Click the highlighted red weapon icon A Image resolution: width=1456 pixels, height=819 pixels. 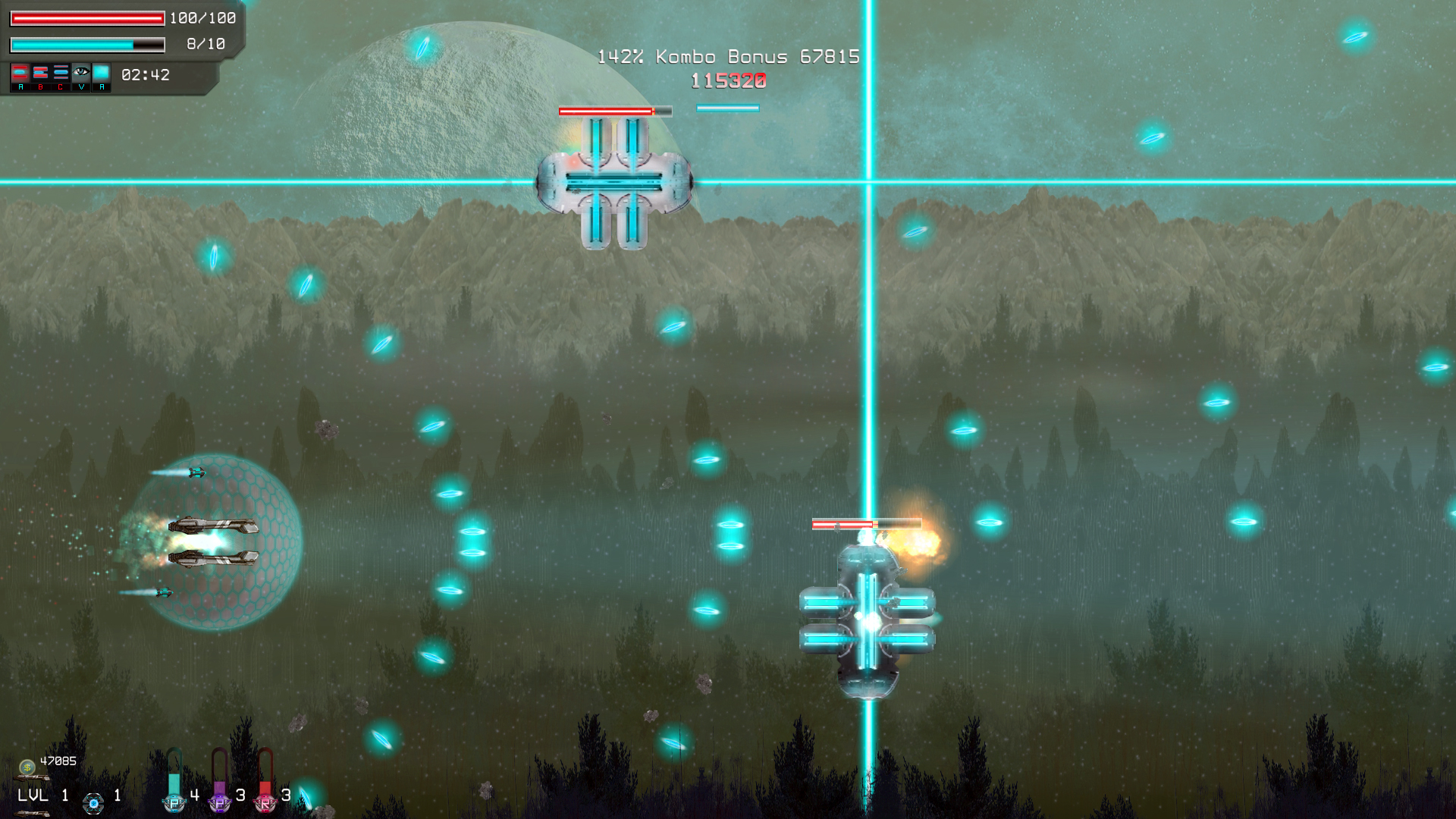pos(20,72)
